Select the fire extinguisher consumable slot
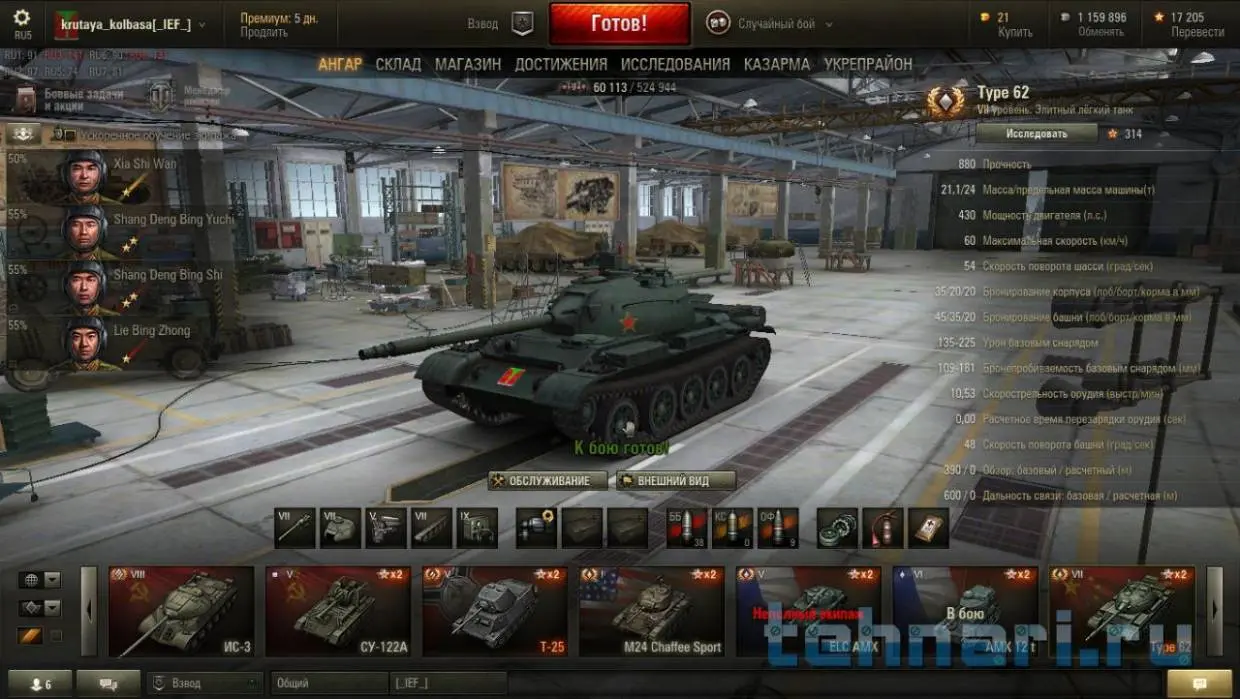This screenshot has width=1240, height=699. (883, 528)
